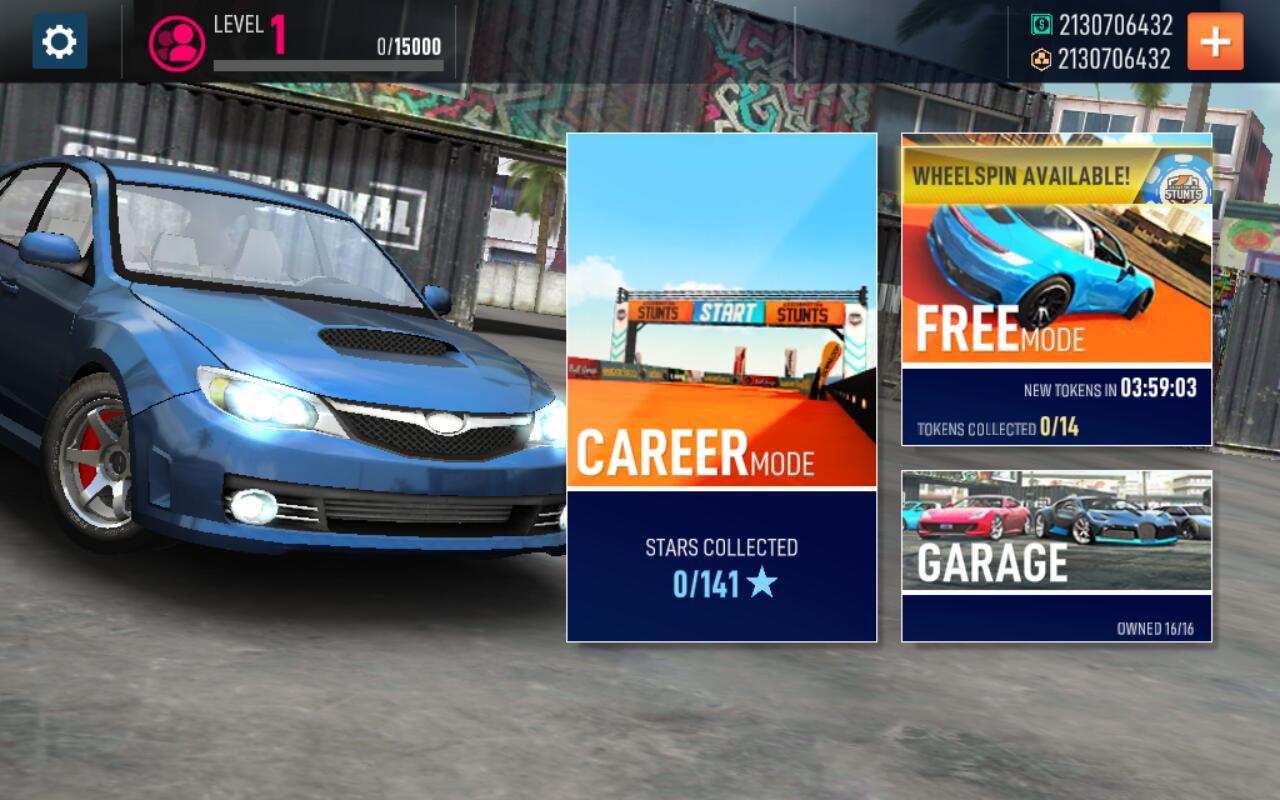
Task: Start Career Mode
Action: pyautogui.click(x=721, y=387)
